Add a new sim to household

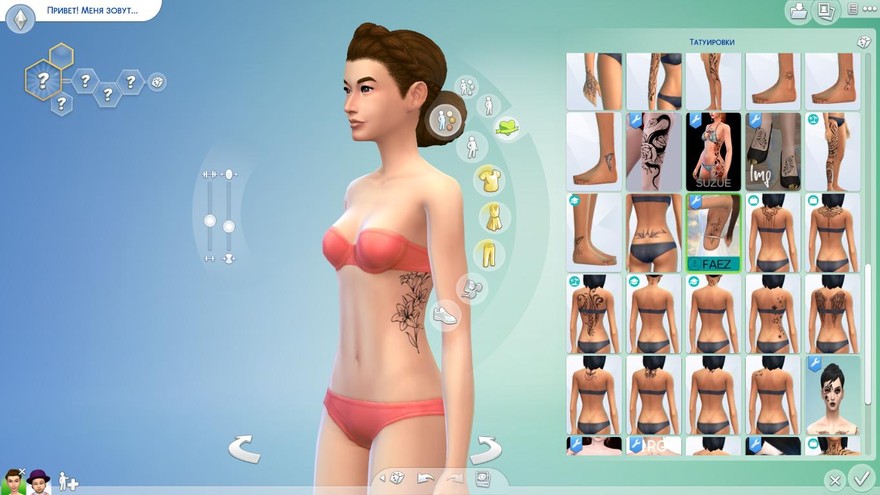68,481
